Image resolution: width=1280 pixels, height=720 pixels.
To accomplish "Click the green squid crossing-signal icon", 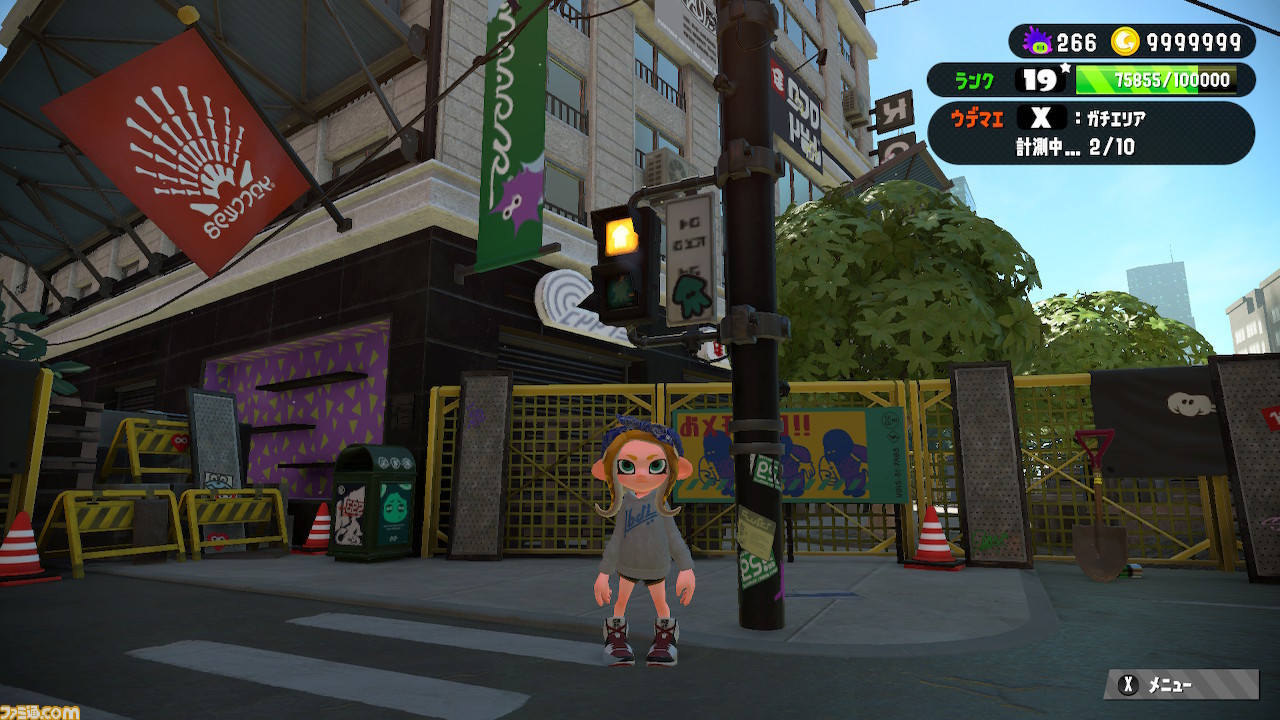I will [621, 293].
